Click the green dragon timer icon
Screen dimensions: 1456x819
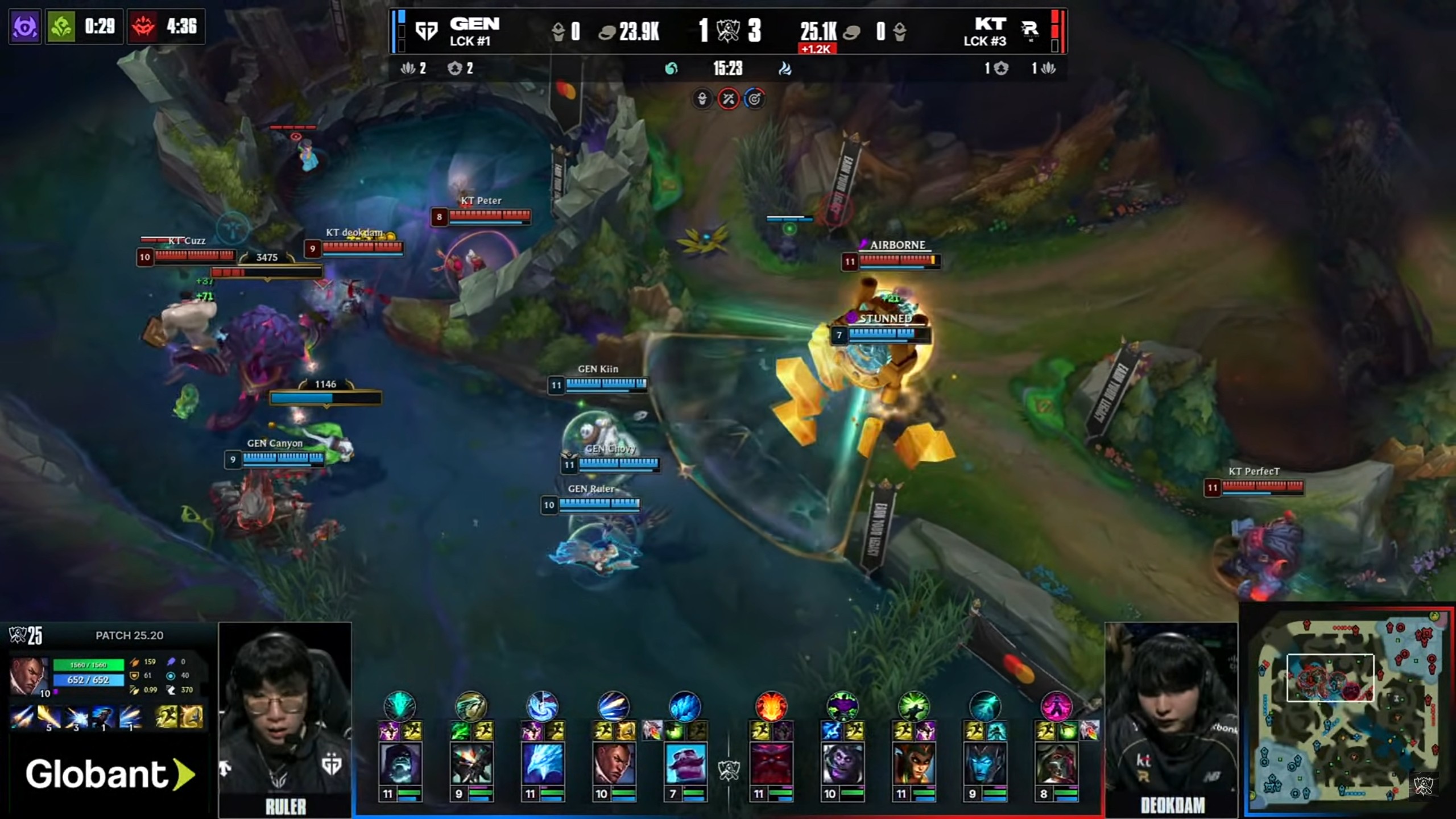pyautogui.click(x=61, y=26)
